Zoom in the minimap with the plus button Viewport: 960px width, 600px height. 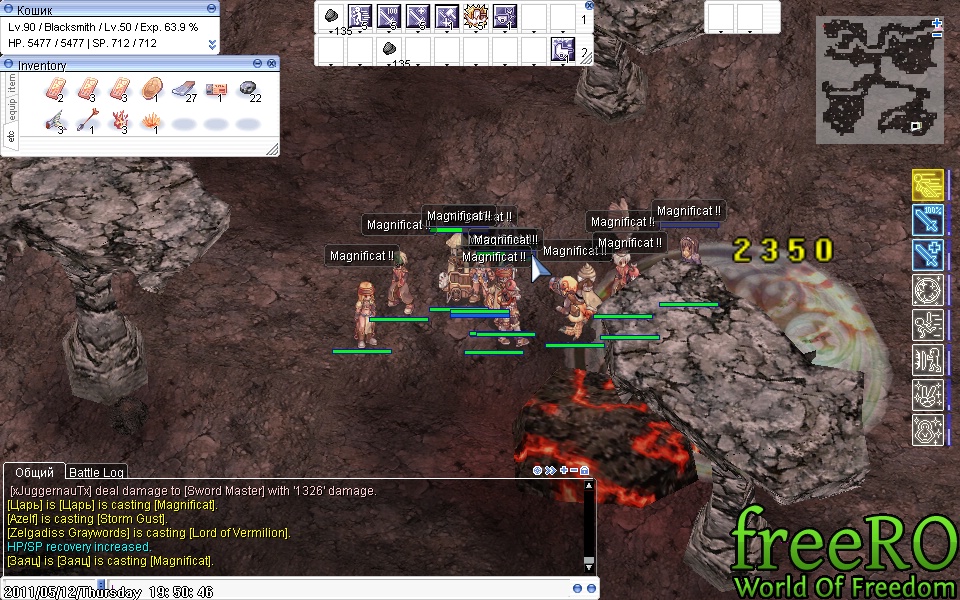[936, 21]
